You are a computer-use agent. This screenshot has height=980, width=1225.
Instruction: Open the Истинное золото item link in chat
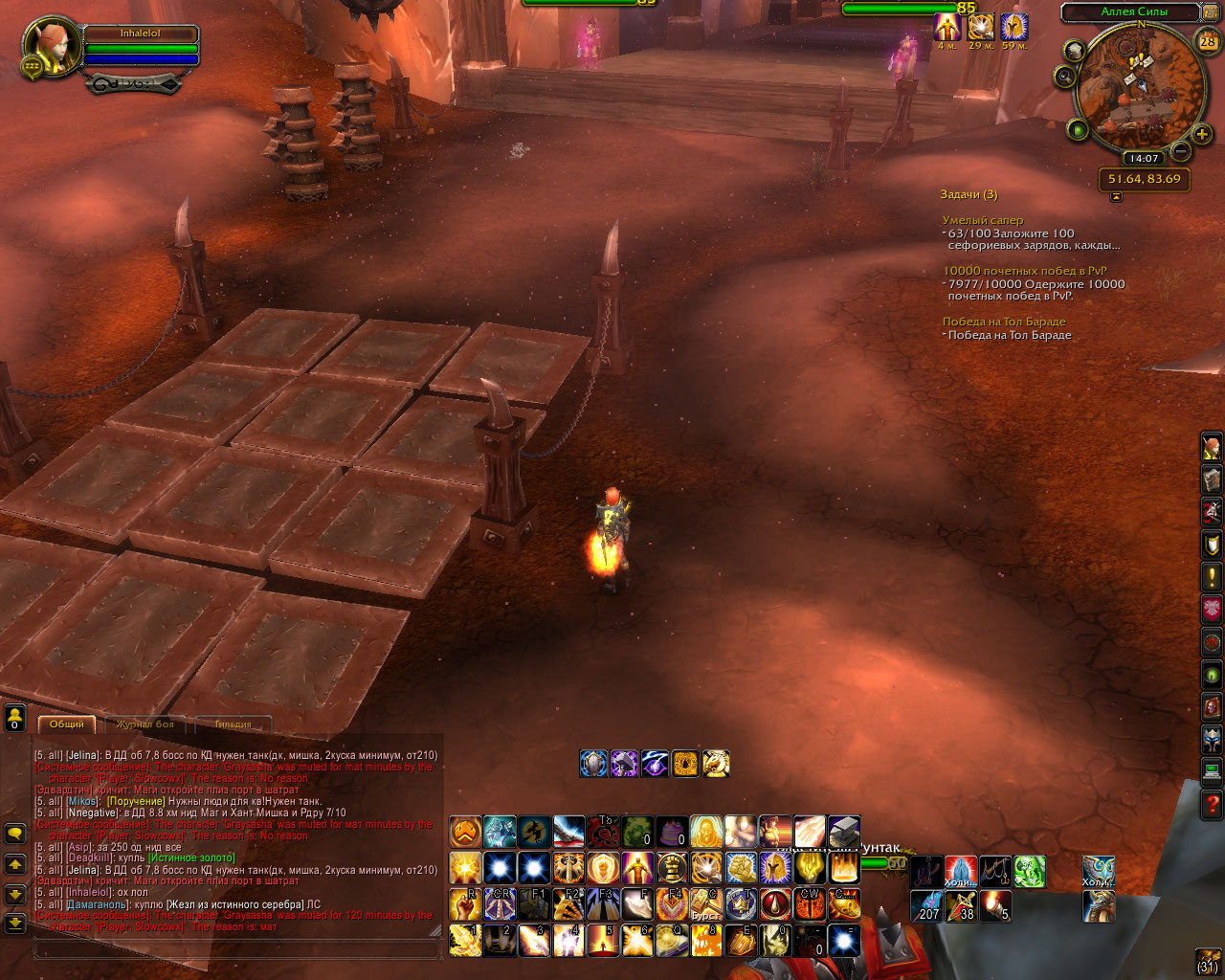coord(191,858)
